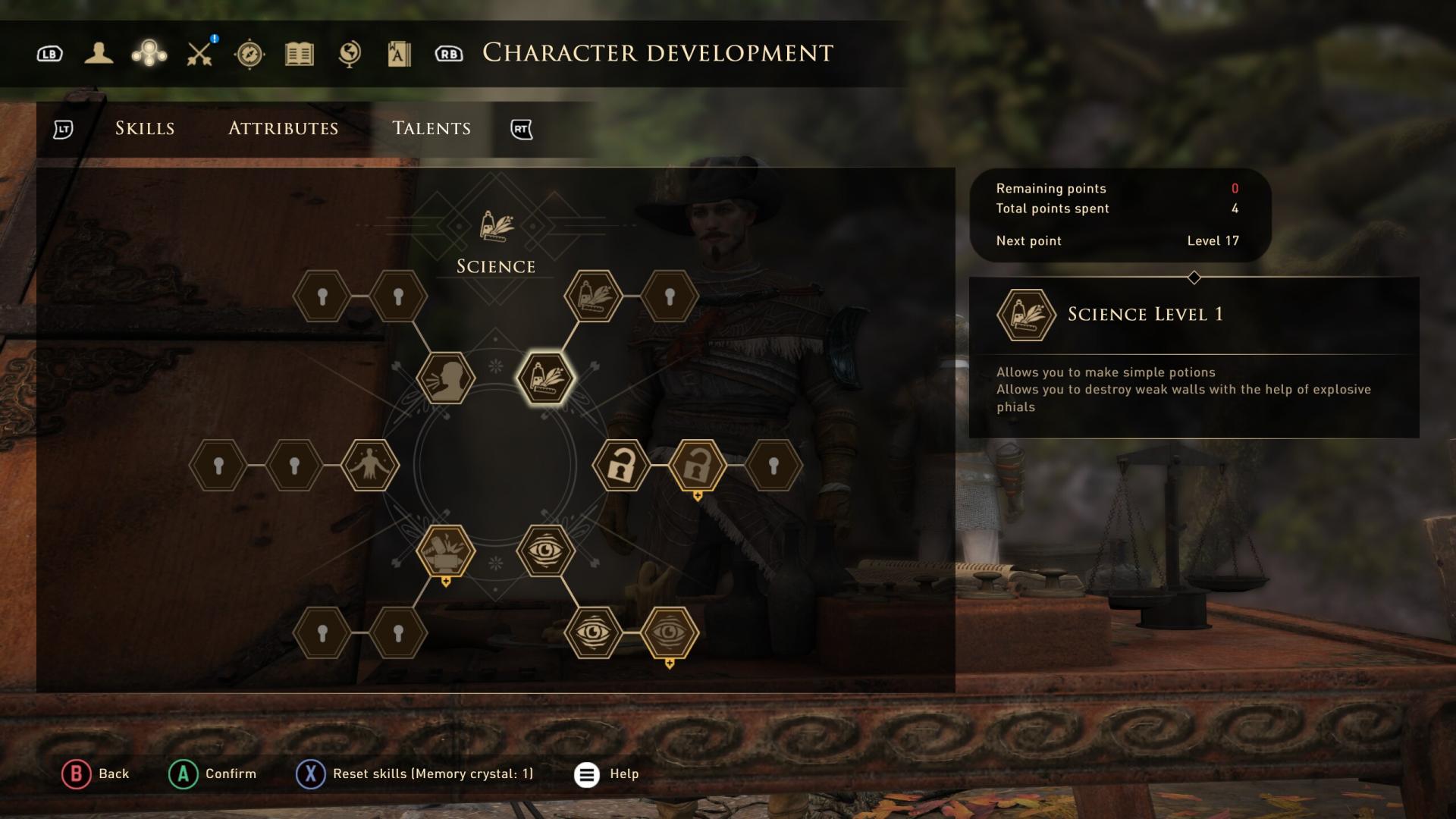Click the globe icon in the top navigation
The width and height of the screenshot is (1456, 819).
click(x=349, y=53)
